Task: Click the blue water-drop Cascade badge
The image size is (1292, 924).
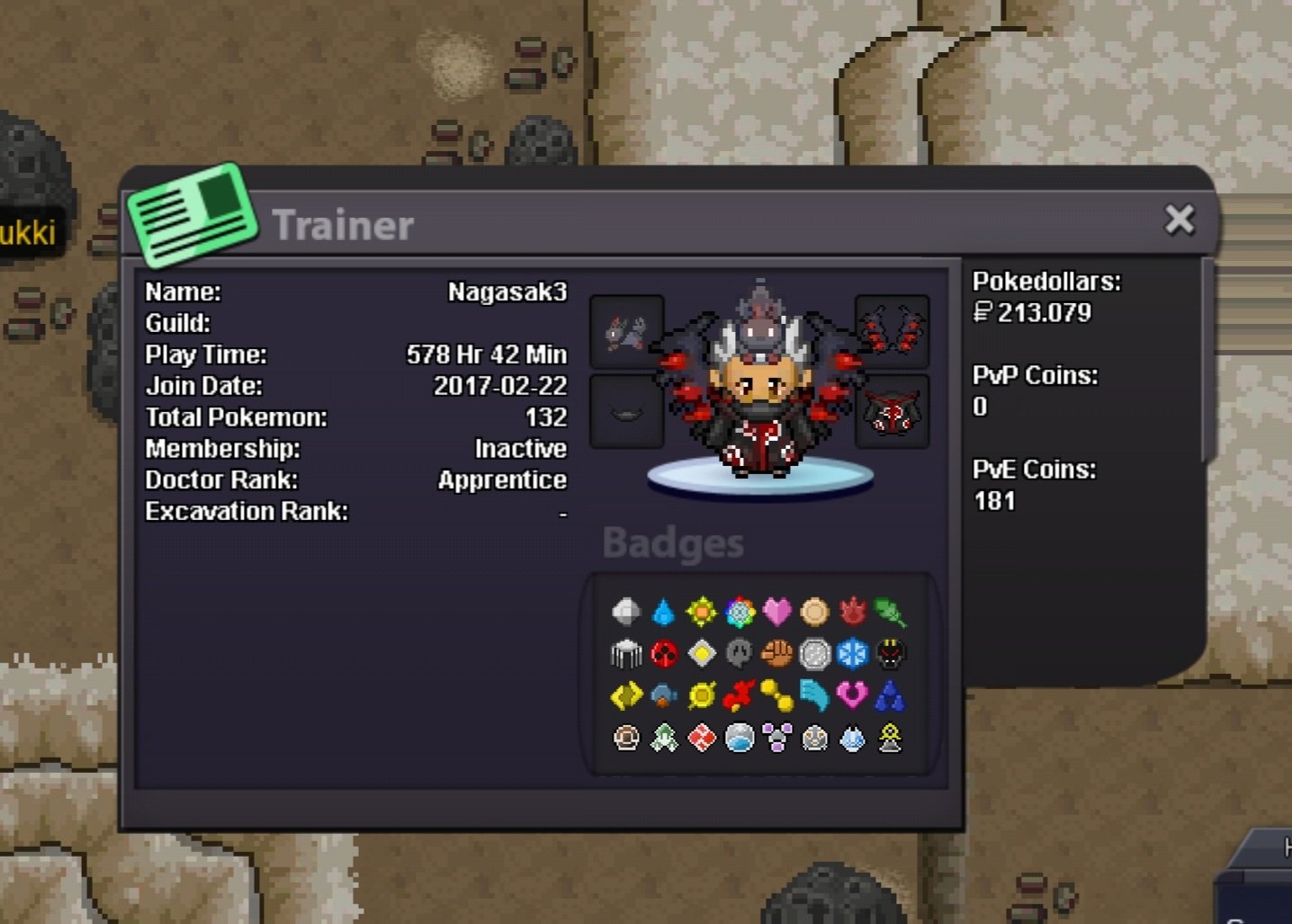Action: [x=664, y=612]
